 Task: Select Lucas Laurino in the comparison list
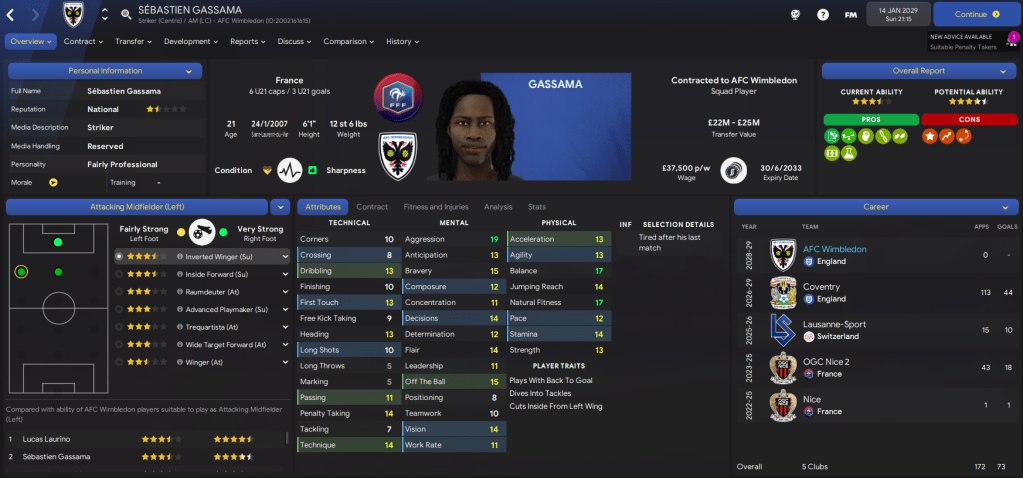pos(59,439)
